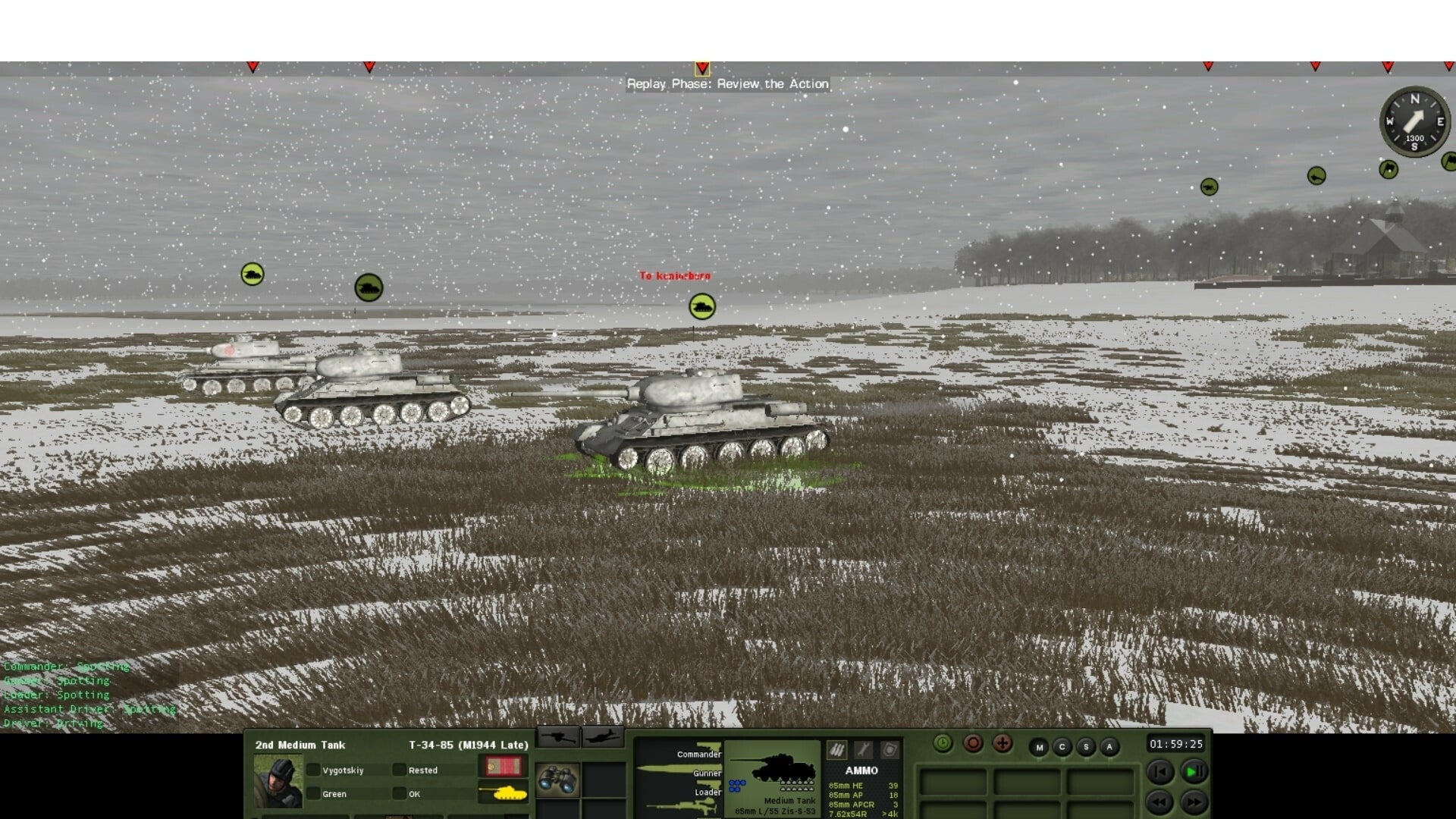
Task: Click the Gunner's weapon silhouette in the crew list
Action: (x=675, y=770)
